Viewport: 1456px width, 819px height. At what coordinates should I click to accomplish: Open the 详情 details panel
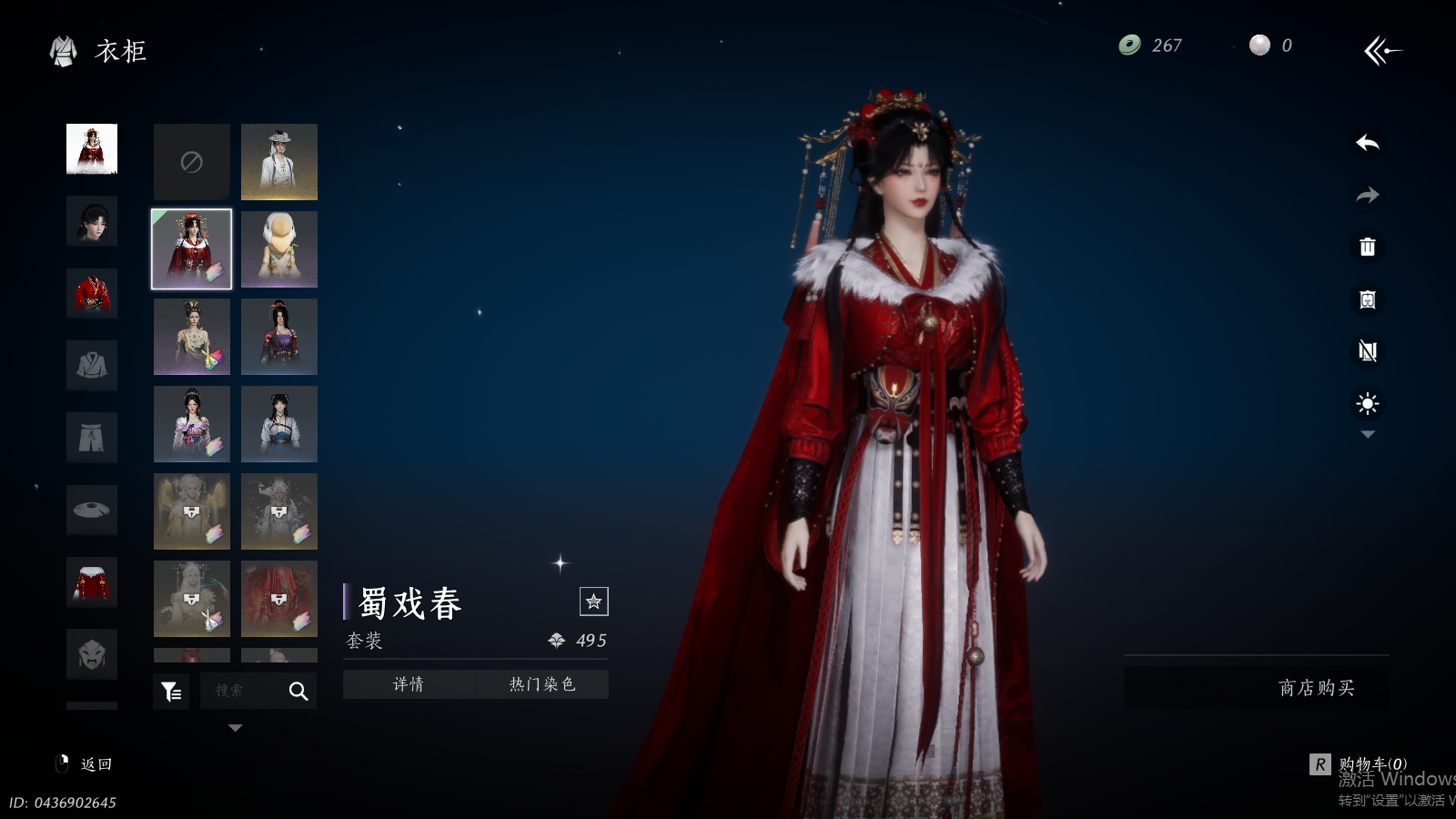(x=409, y=684)
